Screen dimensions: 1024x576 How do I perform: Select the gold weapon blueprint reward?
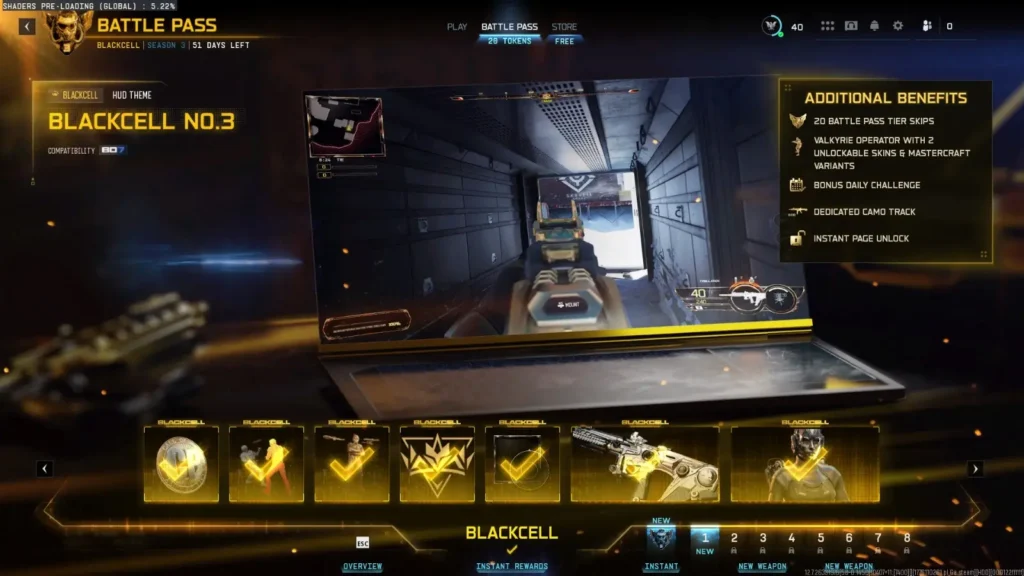pyautogui.click(x=644, y=464)
